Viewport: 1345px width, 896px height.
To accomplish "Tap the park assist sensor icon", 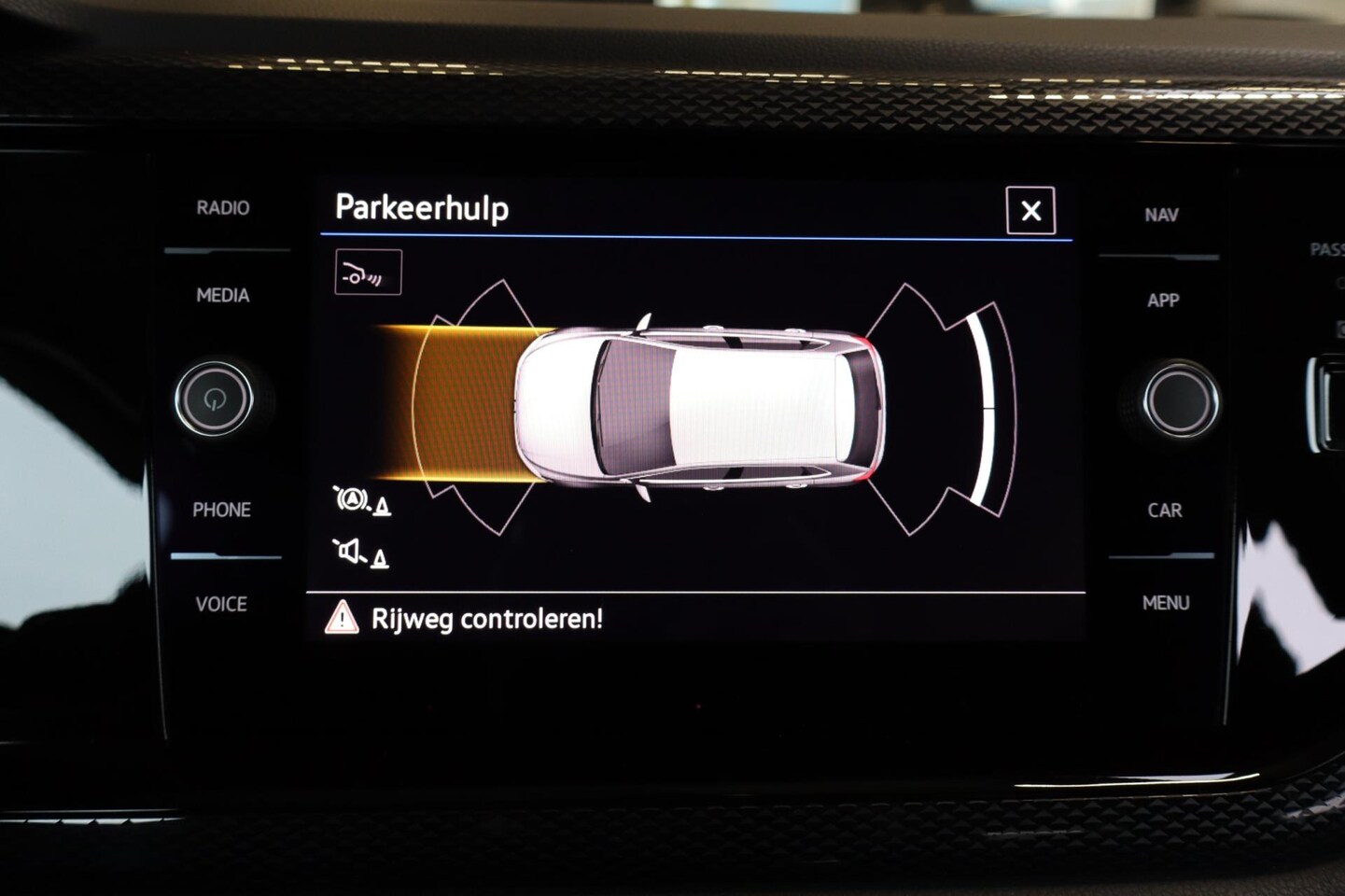I will coord(368,273).
